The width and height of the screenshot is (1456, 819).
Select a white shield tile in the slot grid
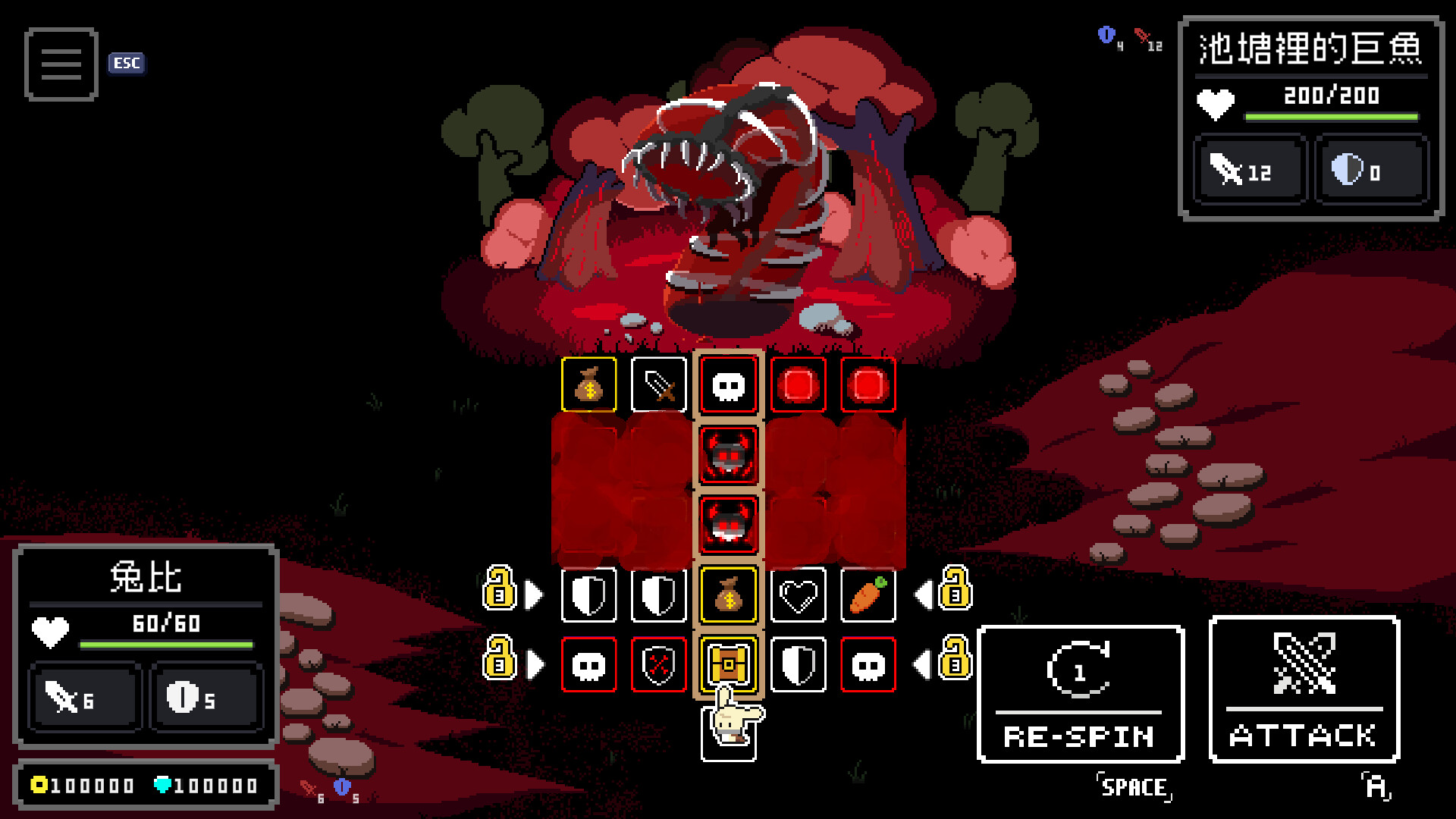pos(588,596)
